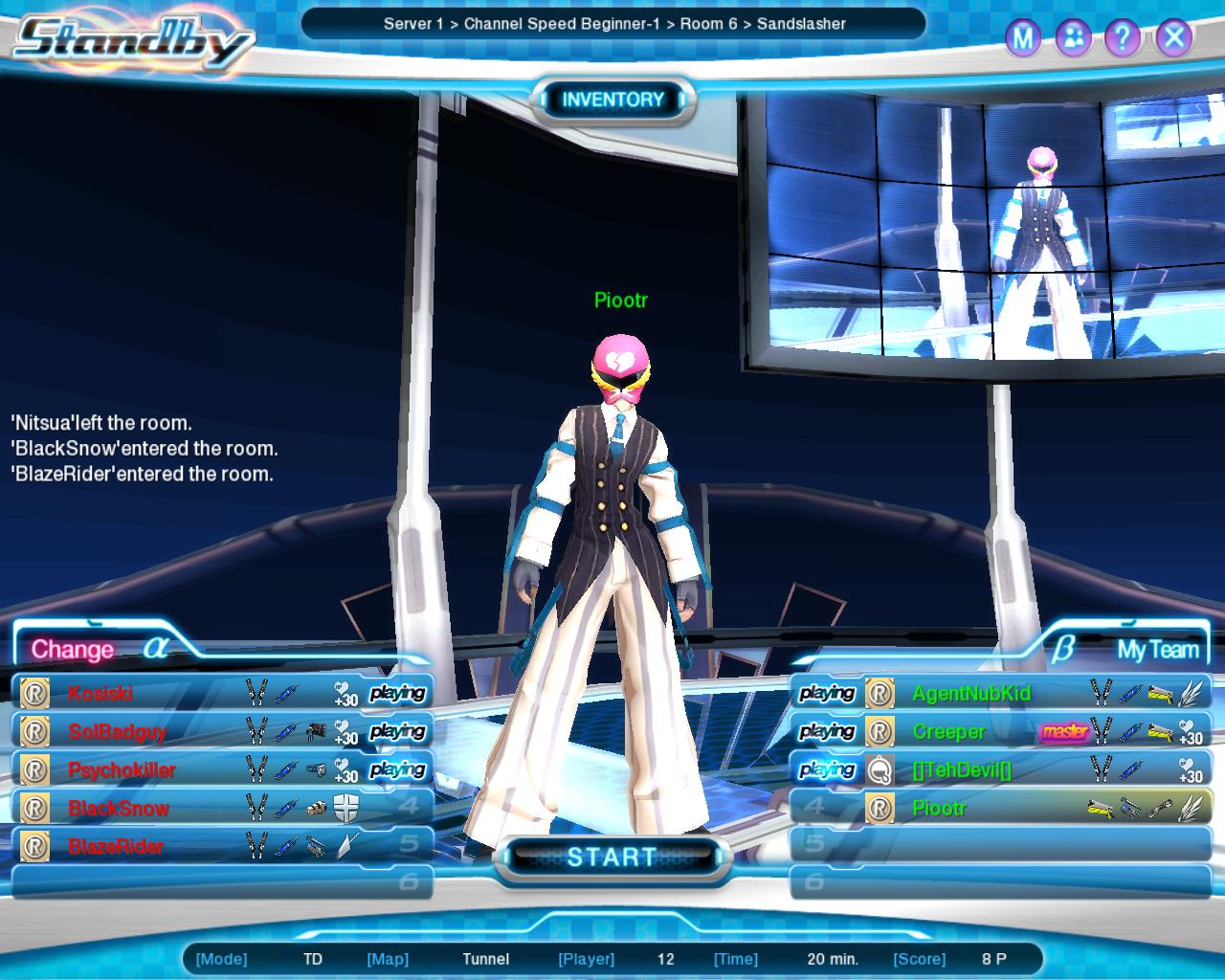Click the START button
Viewport: 1225px width, 980px height.
coord(612,857)
